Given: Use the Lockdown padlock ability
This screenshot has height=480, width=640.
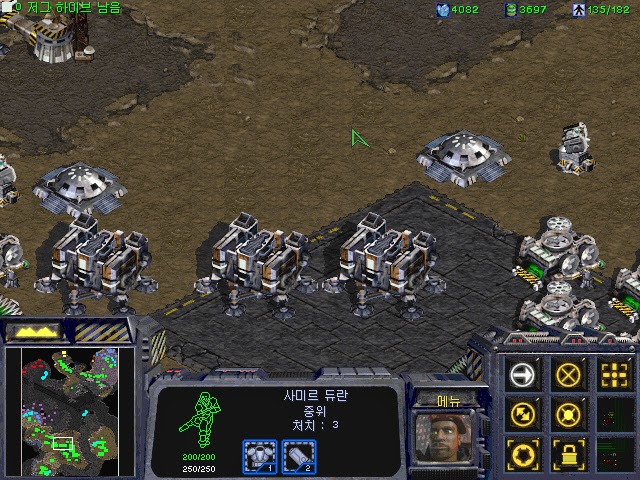Looking at the screenshot, I should click(569, 451).
